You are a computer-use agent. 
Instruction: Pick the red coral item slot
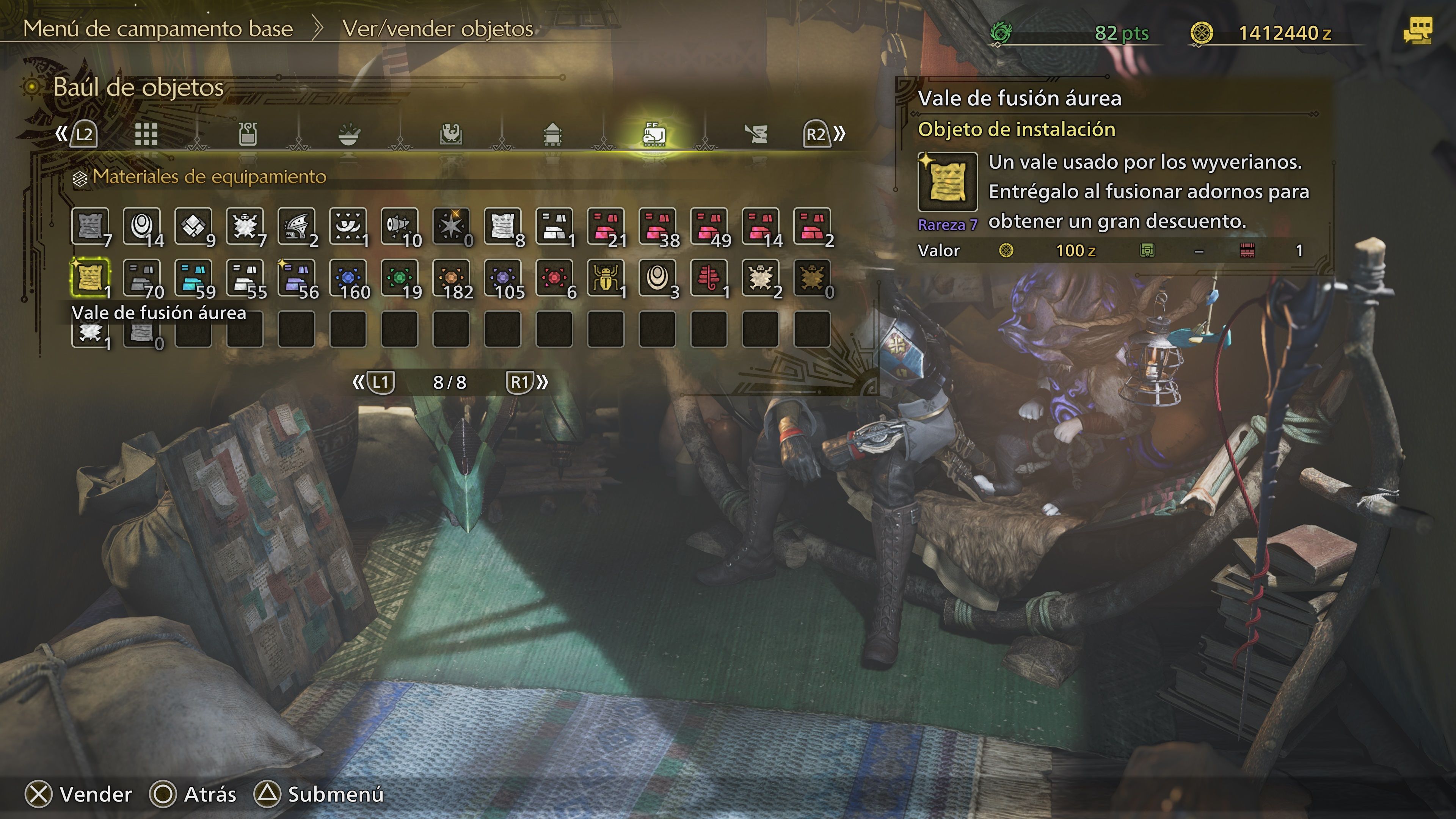[x=709, y=277]
